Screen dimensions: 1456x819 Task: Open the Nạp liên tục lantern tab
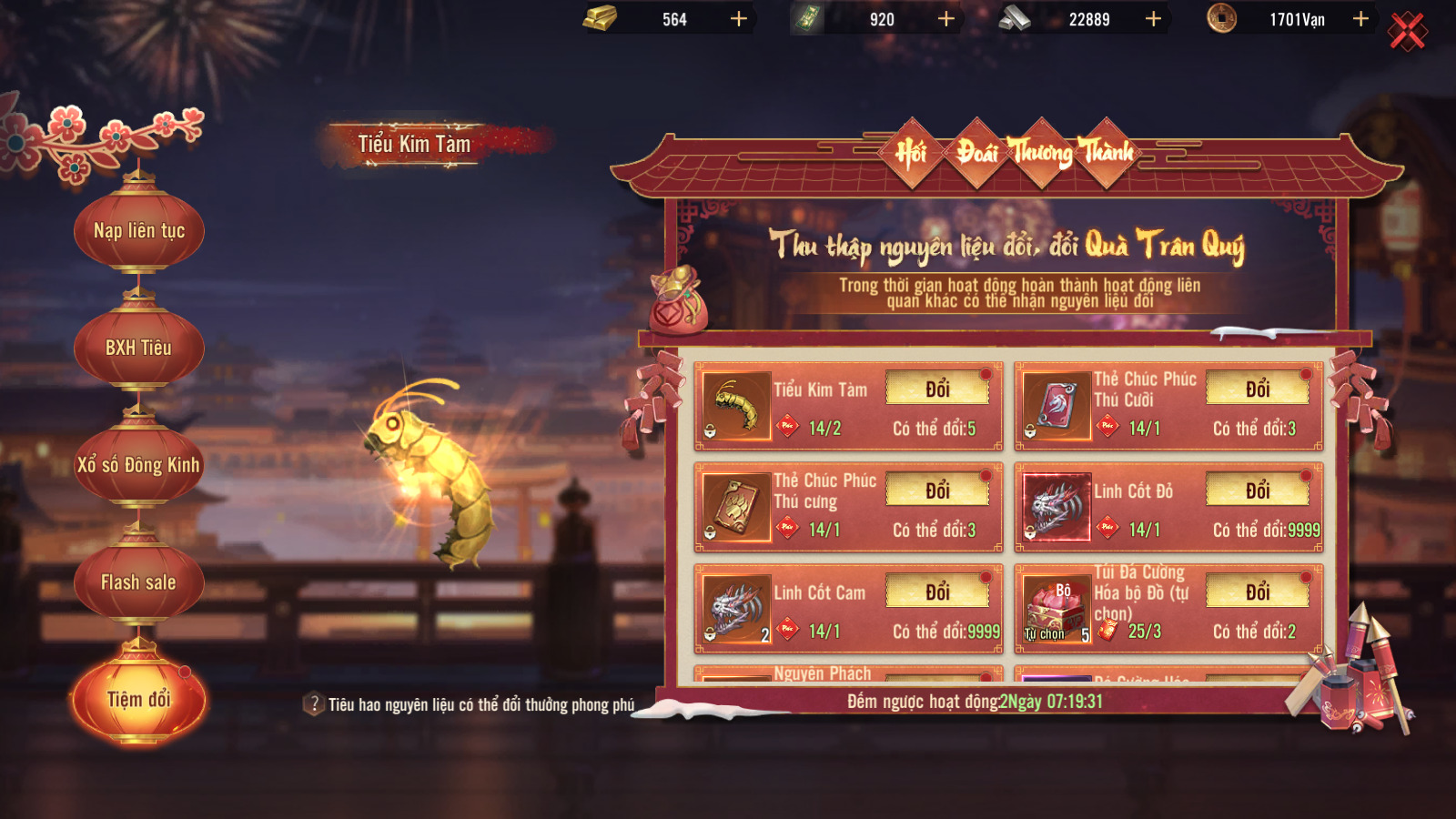139,231
